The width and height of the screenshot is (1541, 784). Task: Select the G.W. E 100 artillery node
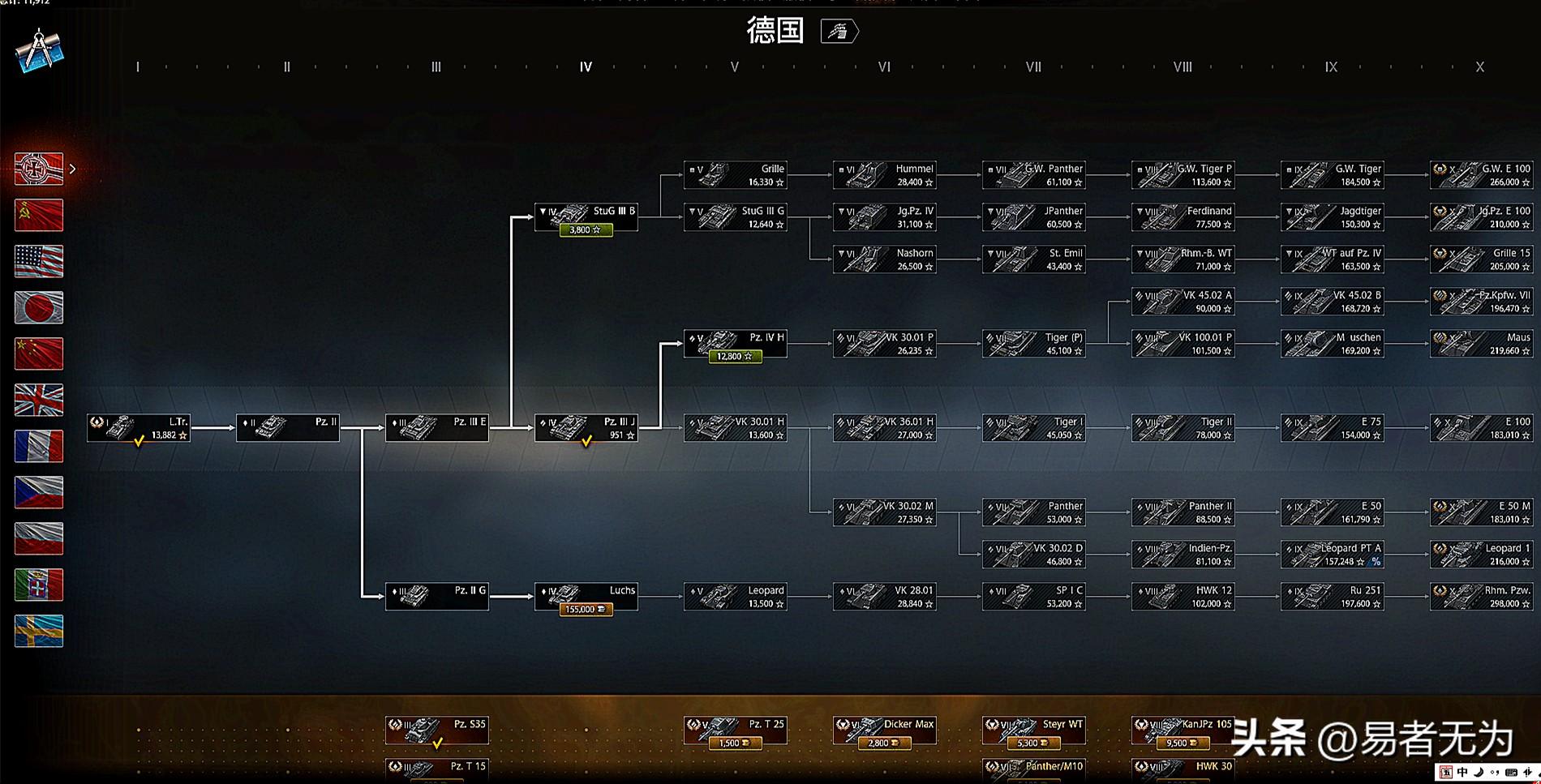pyautogui.click(x=1481, y=175)
